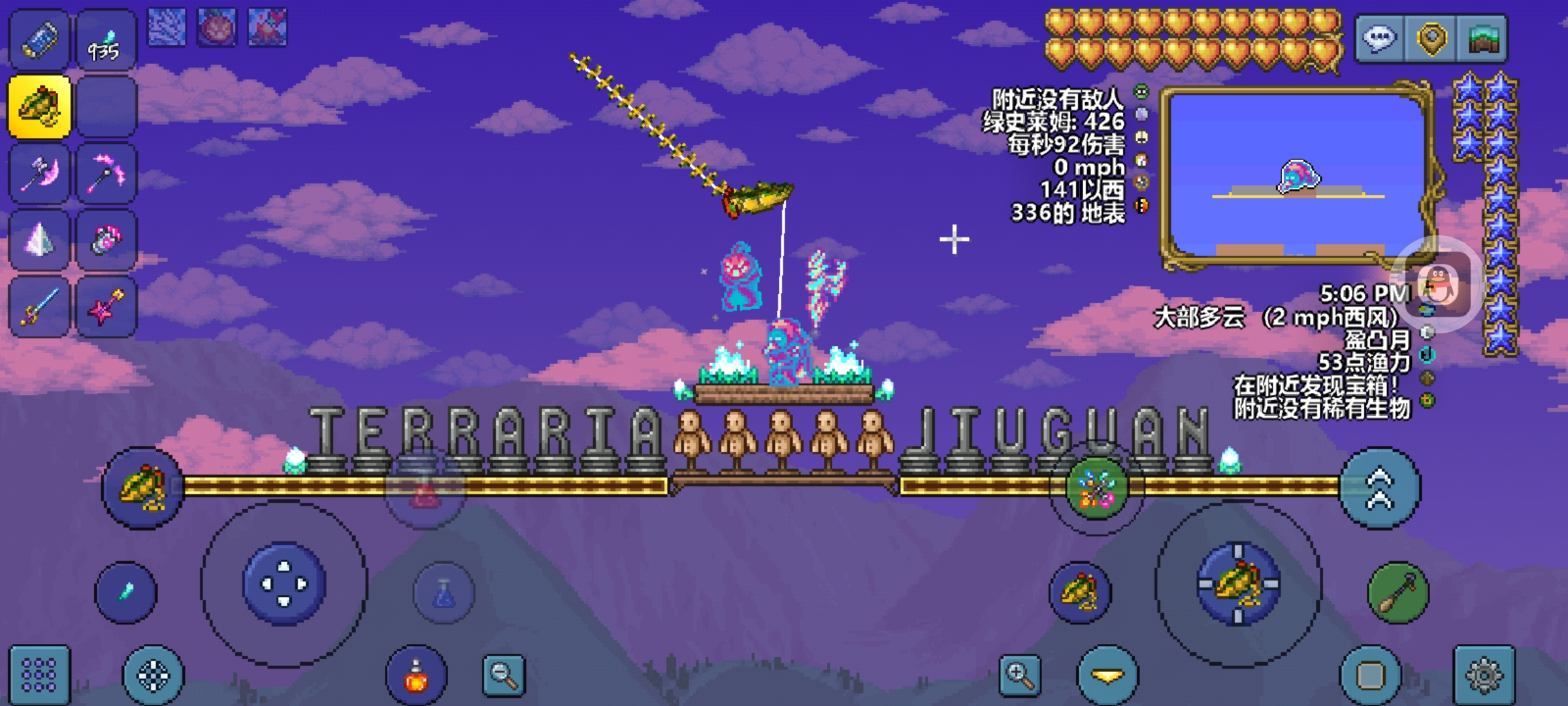
Task: Select the white crystal shard hotbar slot
Action: [39, 240]
